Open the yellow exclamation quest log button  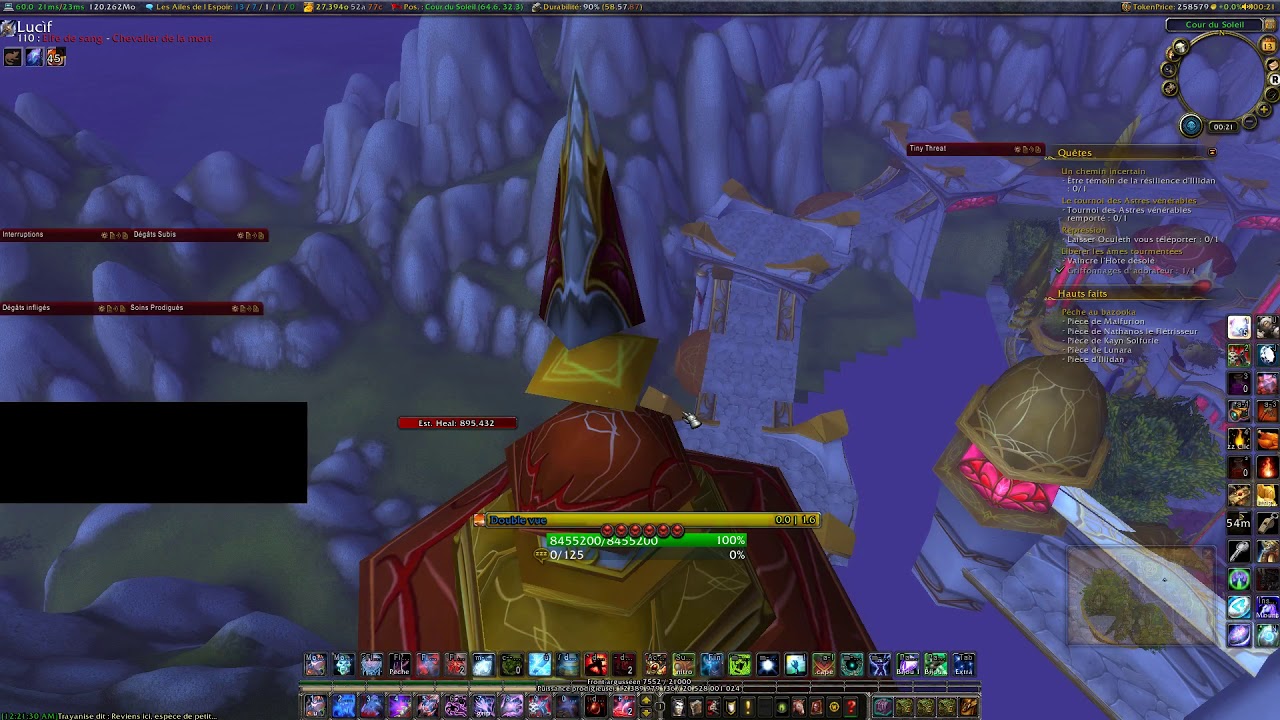point(747,708)
